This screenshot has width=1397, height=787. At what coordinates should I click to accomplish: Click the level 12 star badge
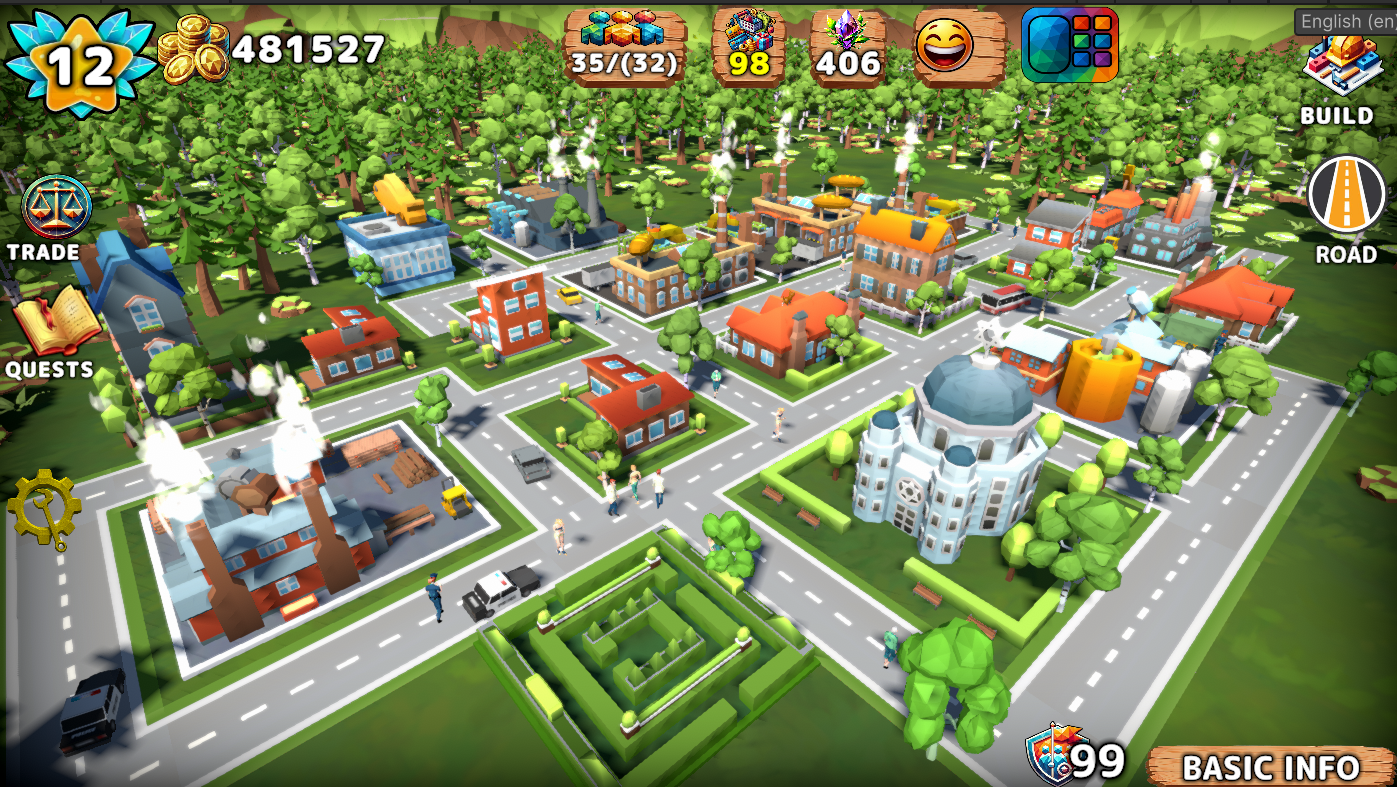pos(82,62)
